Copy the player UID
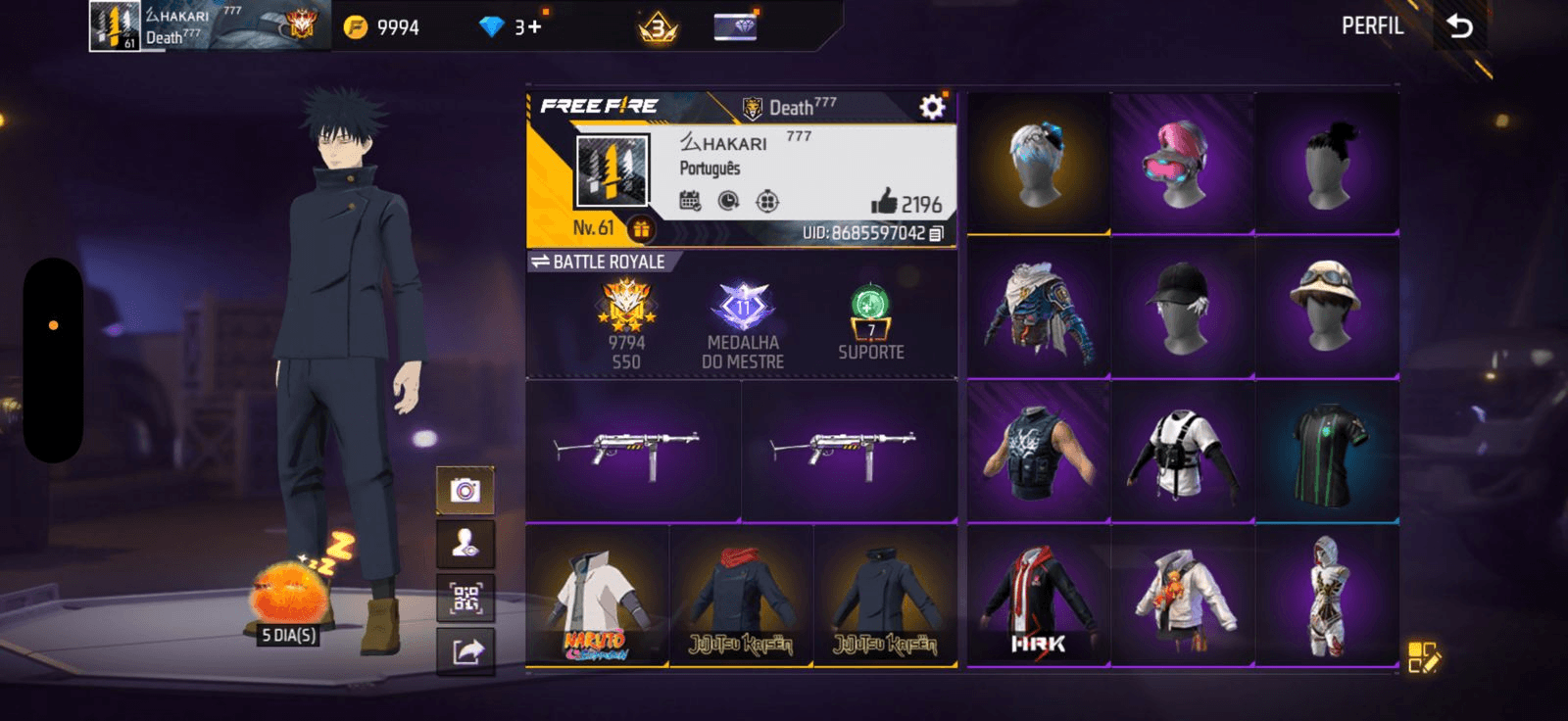 click(x=936, y=233)
